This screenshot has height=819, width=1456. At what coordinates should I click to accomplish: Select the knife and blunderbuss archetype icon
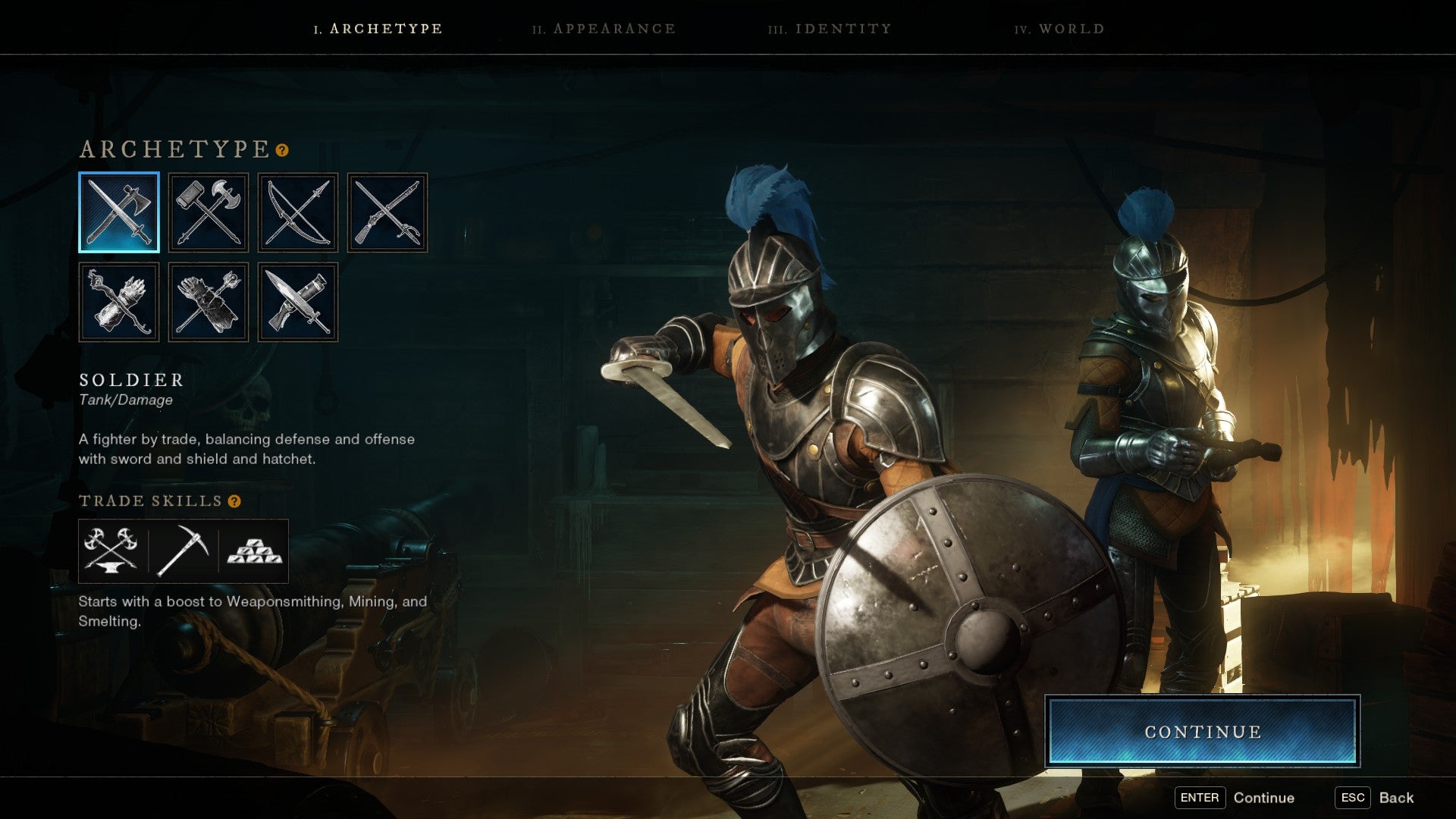[x=298, y=301]
